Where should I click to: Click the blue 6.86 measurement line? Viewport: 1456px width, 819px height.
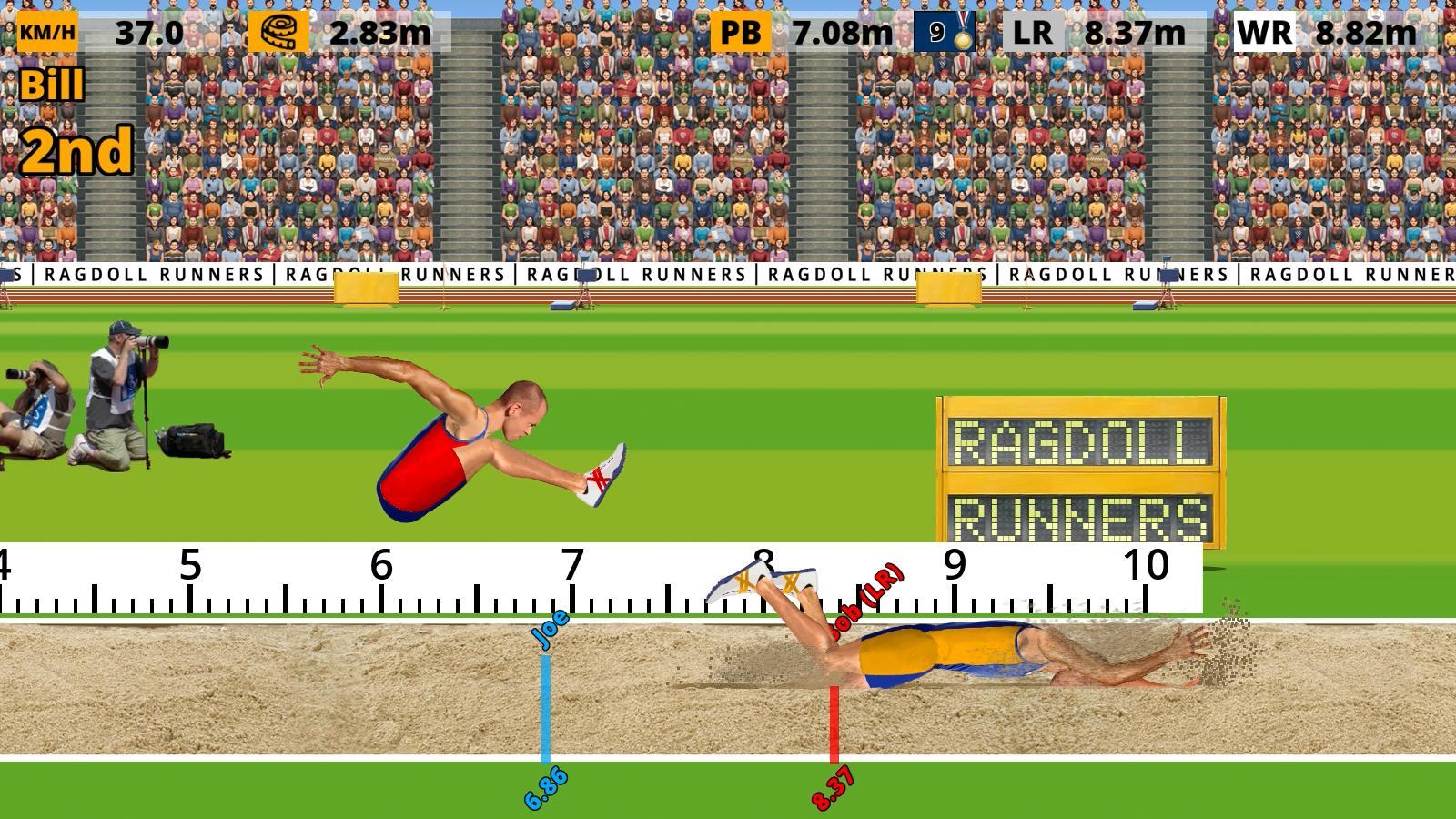pos(545,710)
